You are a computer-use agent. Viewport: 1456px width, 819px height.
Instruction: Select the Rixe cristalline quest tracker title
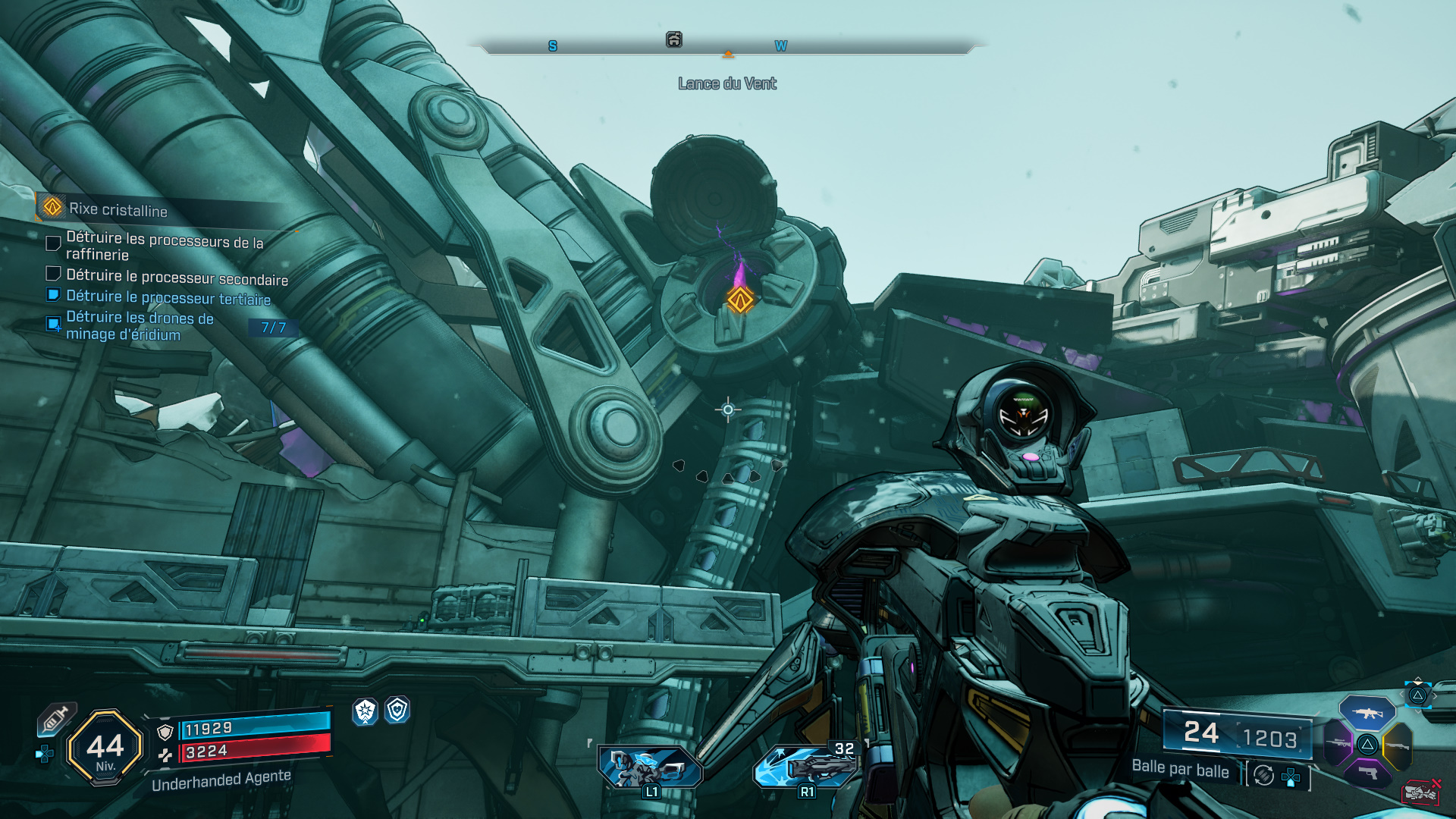118,209
